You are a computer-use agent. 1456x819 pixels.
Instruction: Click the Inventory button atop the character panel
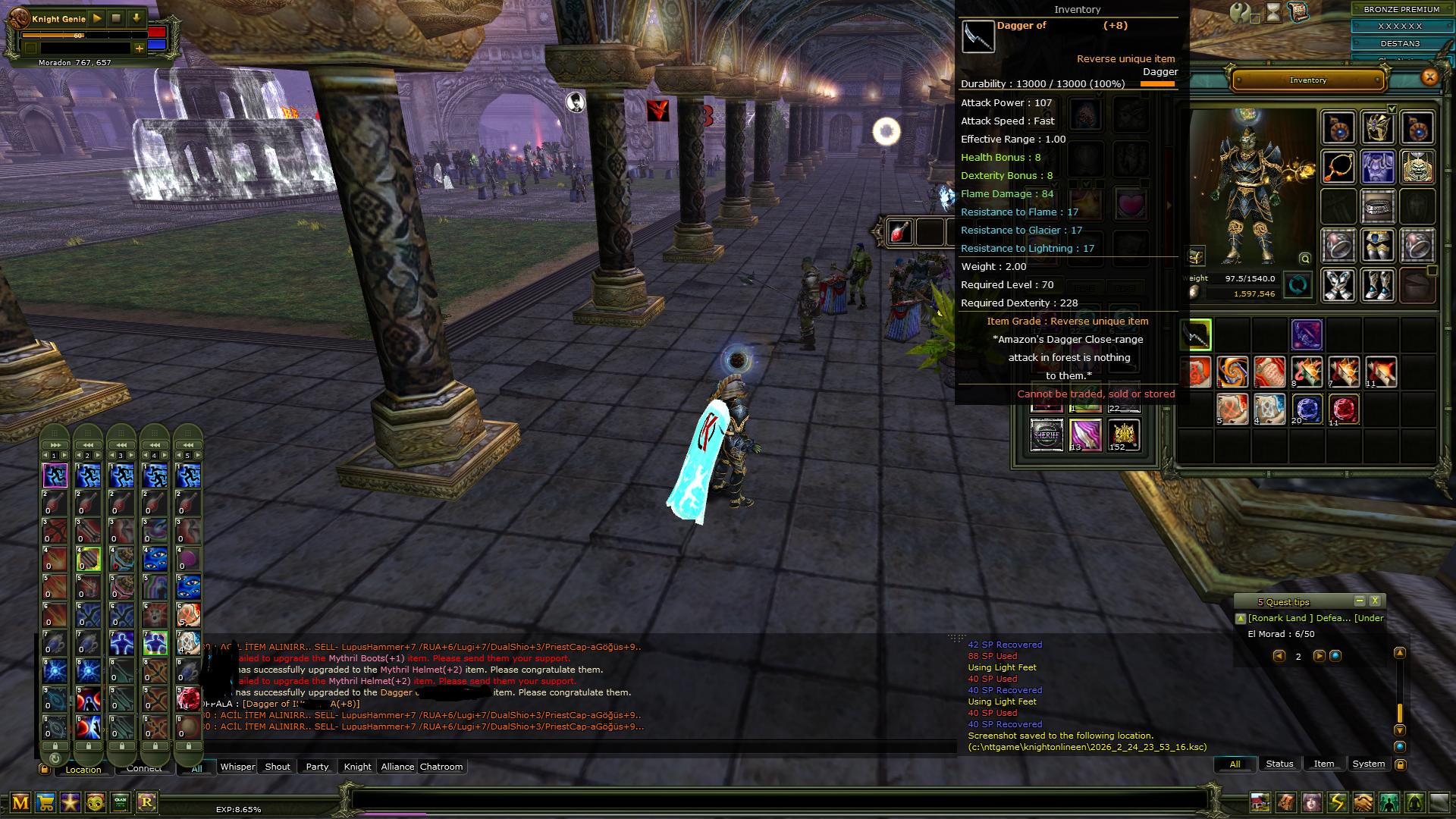tap(1307, 80)
